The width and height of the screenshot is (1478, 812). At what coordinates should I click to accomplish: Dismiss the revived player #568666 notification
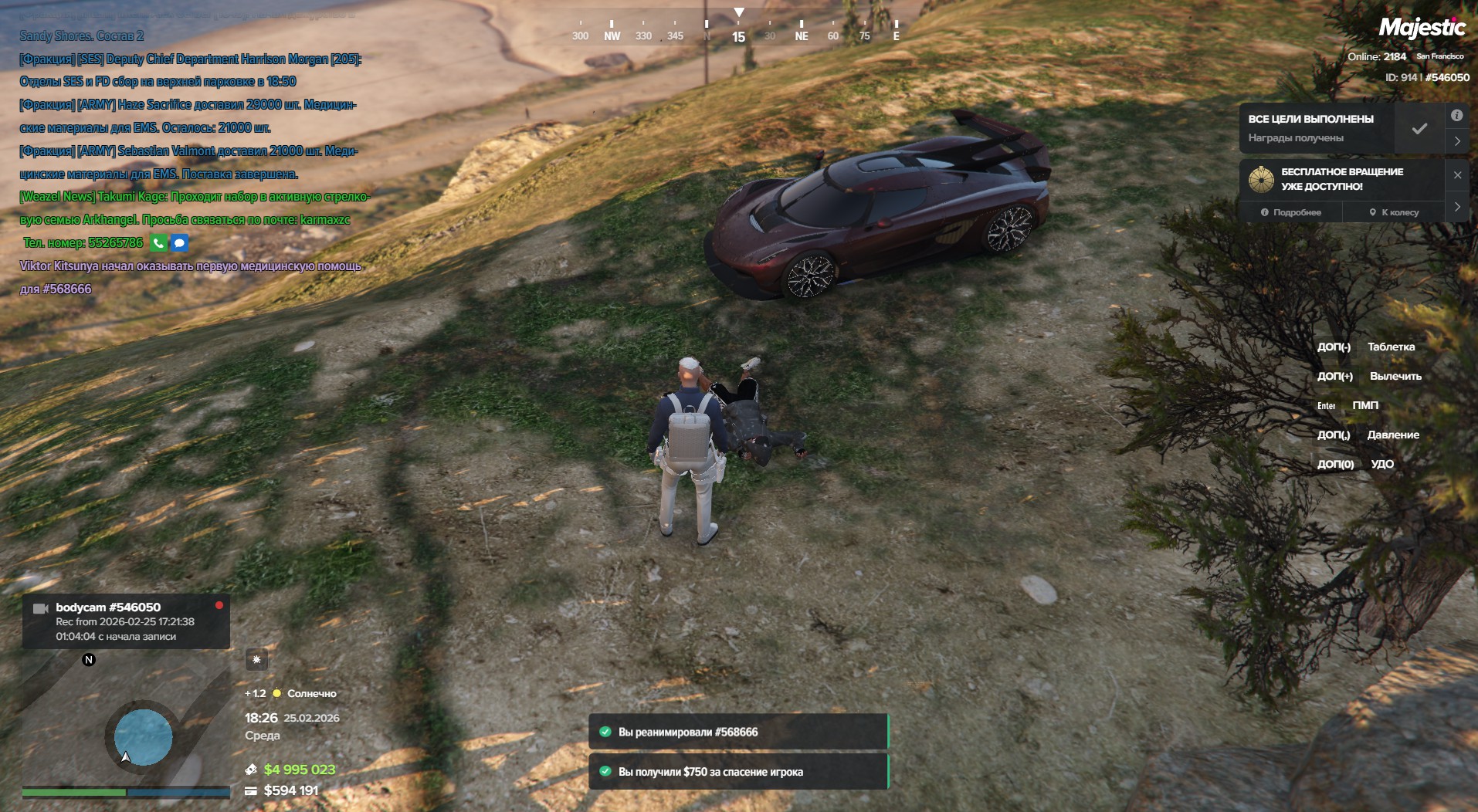[x=738, y=732]
